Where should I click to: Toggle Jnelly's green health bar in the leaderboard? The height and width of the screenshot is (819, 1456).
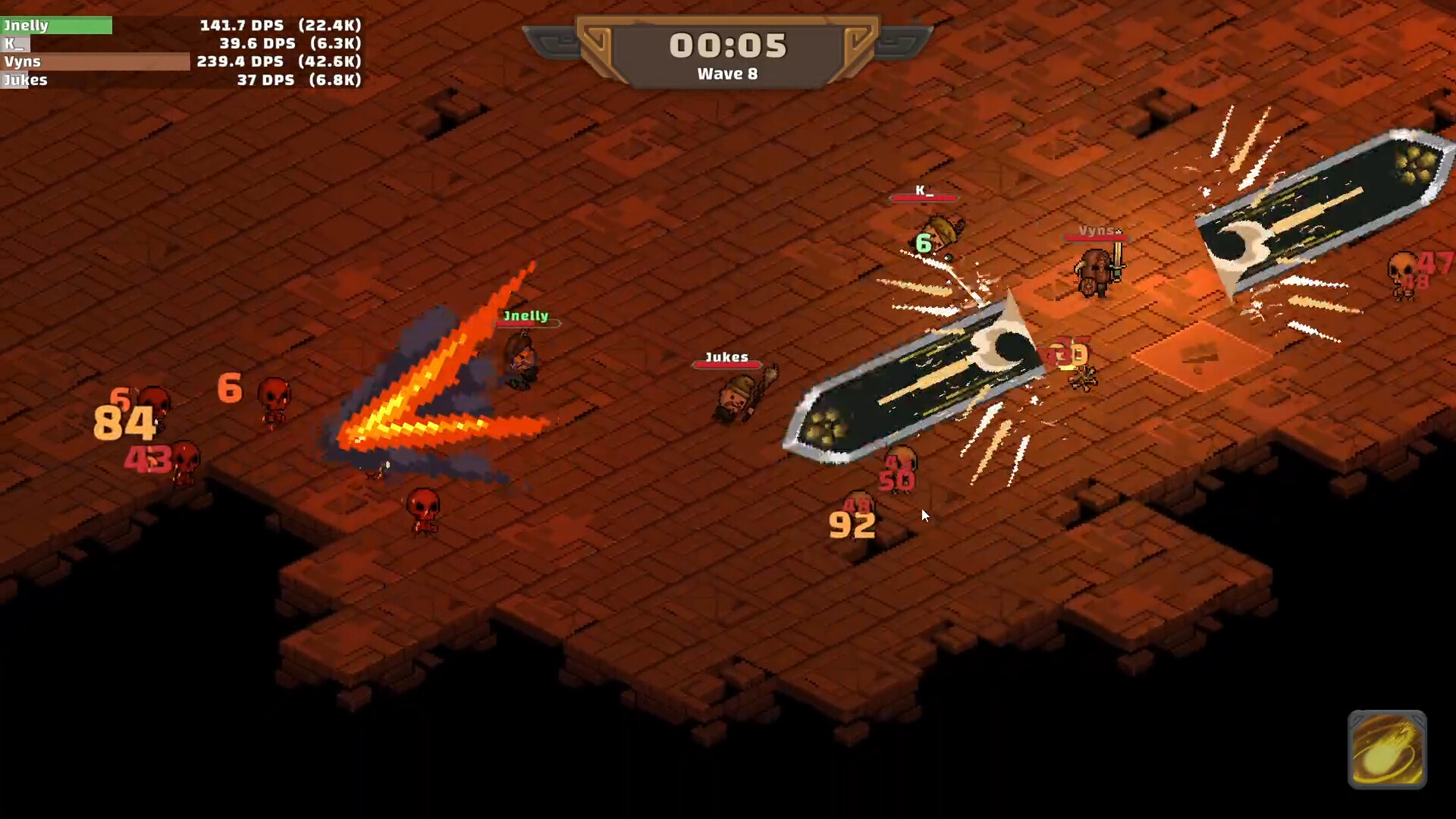point(57,25)
